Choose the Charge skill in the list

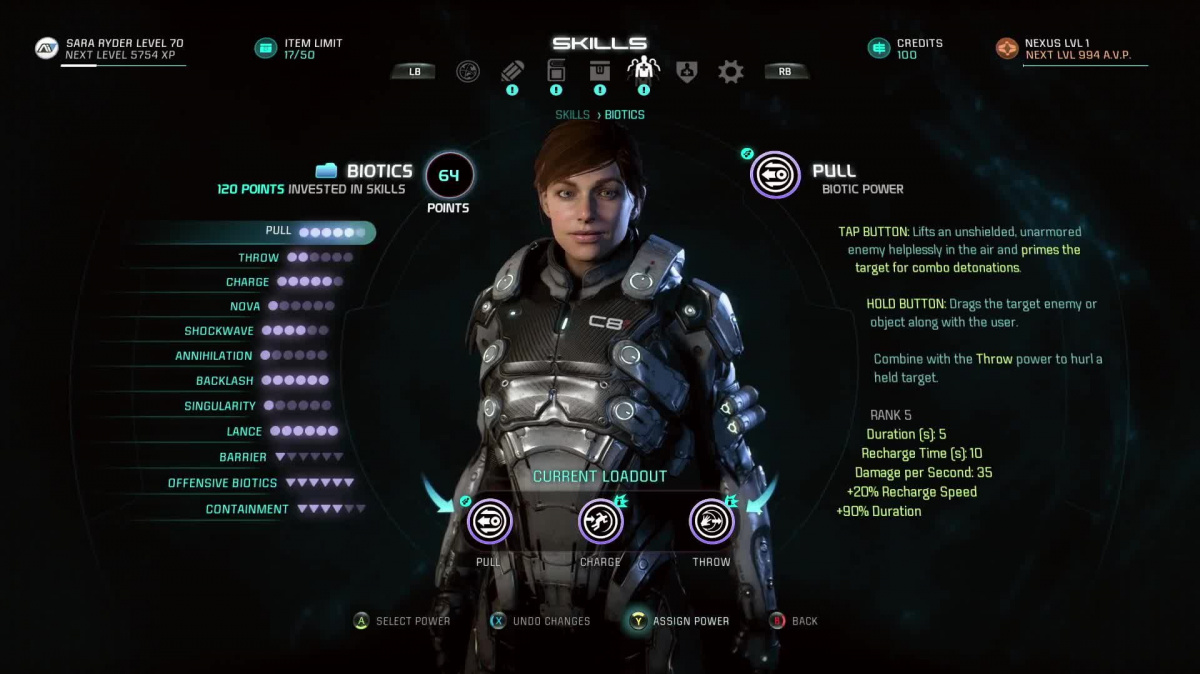(248, 282)
